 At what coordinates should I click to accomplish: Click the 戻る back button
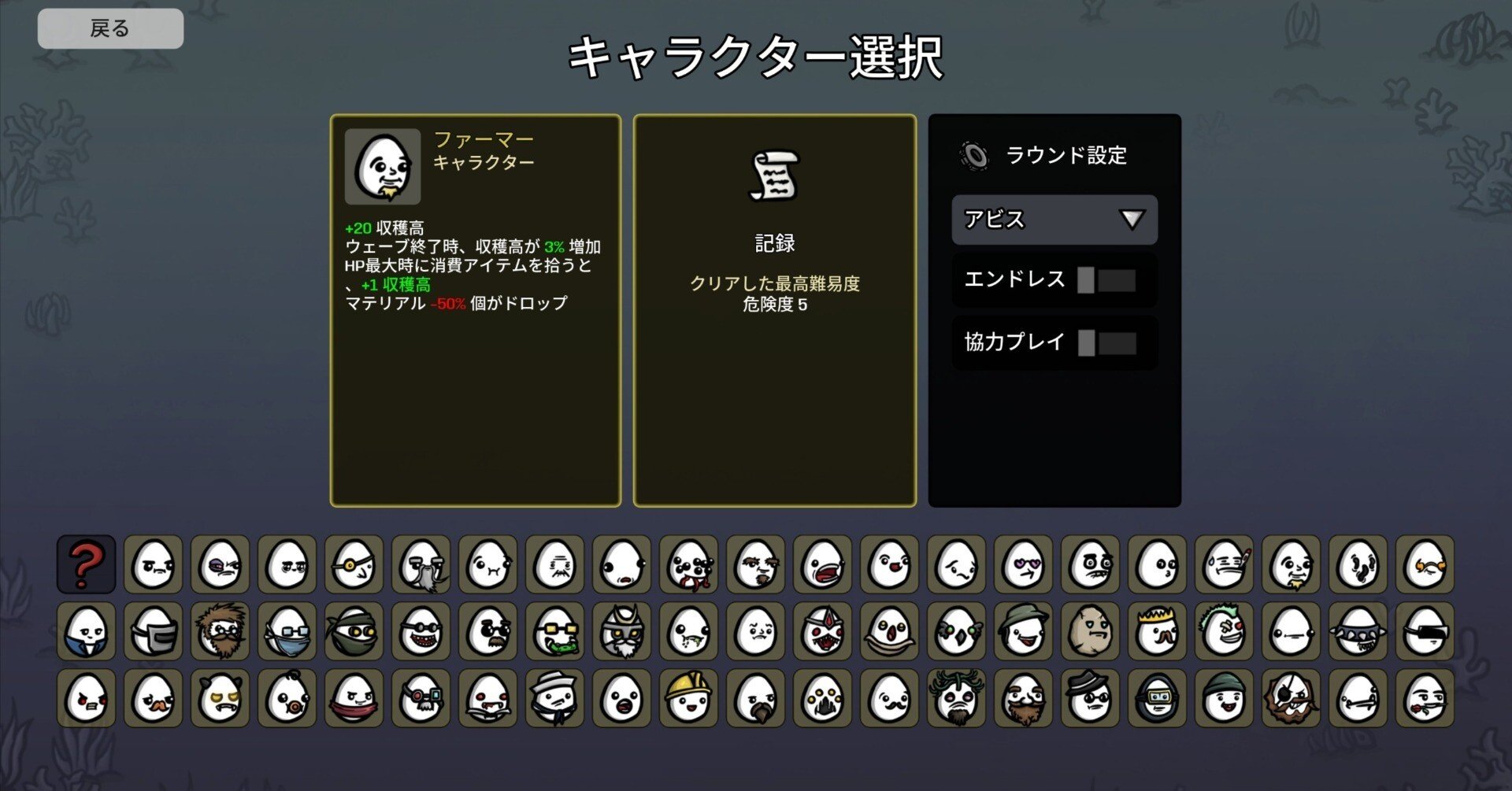(x=110, y=28)
